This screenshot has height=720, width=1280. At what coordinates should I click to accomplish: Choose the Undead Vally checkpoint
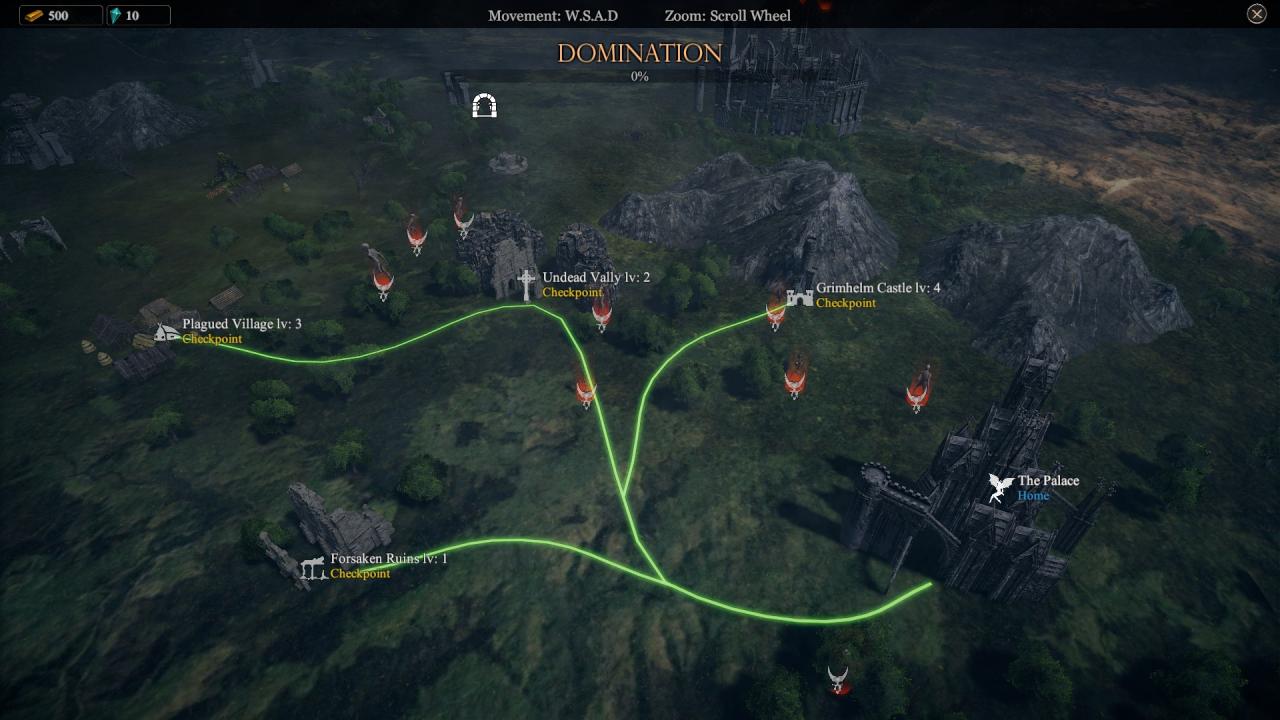[x=527, y=284]
